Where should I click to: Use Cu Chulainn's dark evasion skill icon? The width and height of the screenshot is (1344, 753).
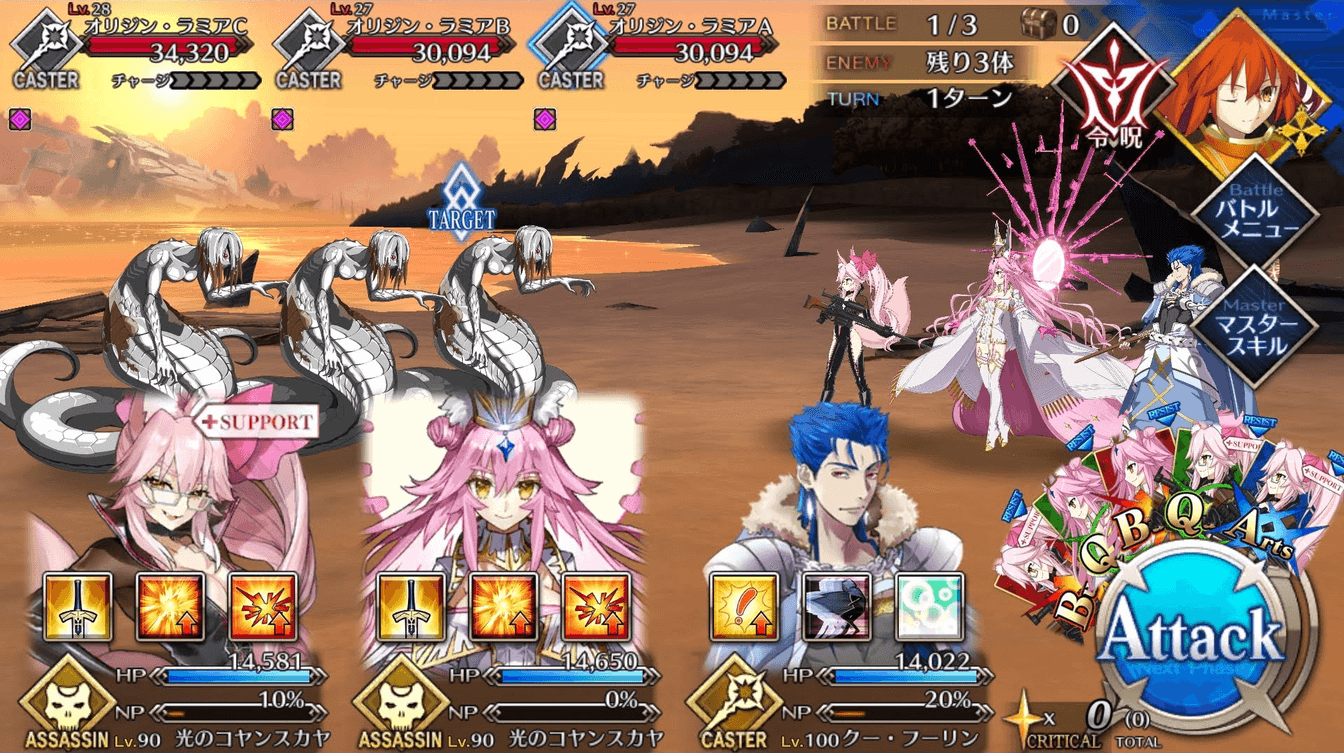[x=837, y=607]
